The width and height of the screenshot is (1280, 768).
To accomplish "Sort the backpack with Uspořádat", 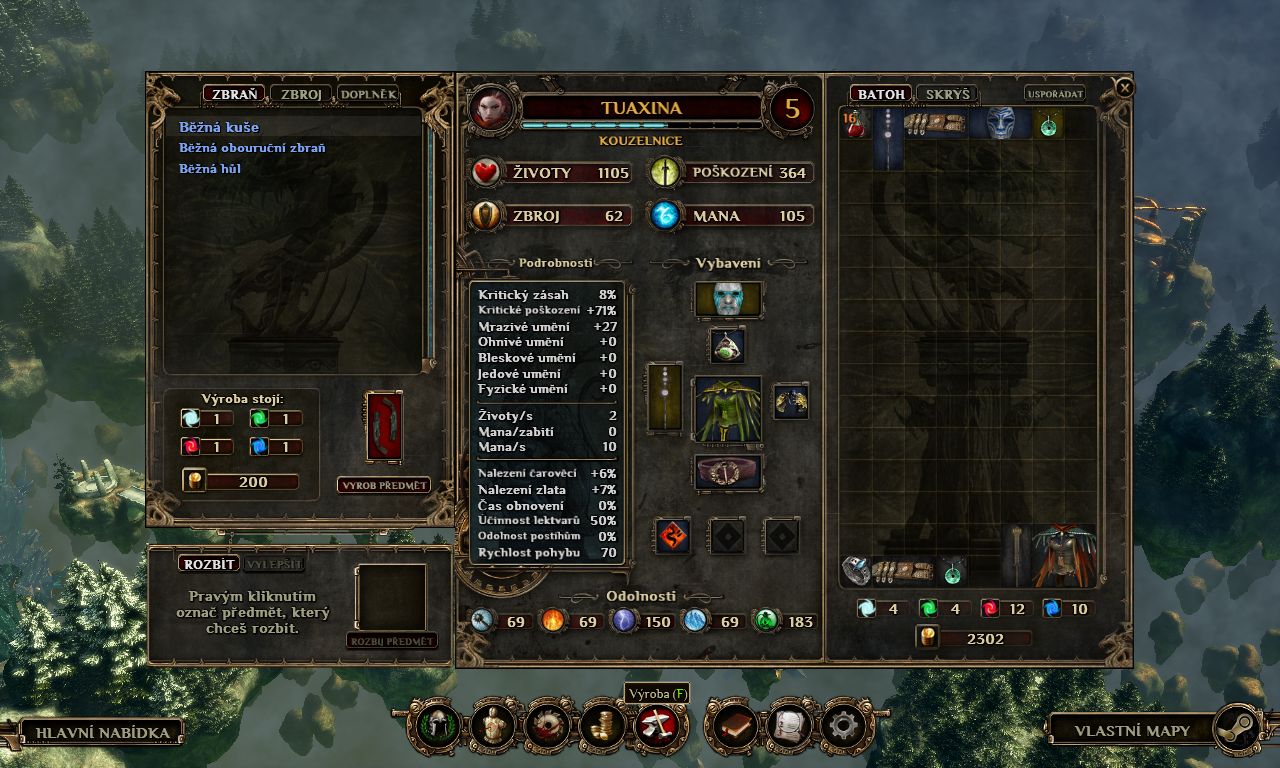I will 1055,94.
